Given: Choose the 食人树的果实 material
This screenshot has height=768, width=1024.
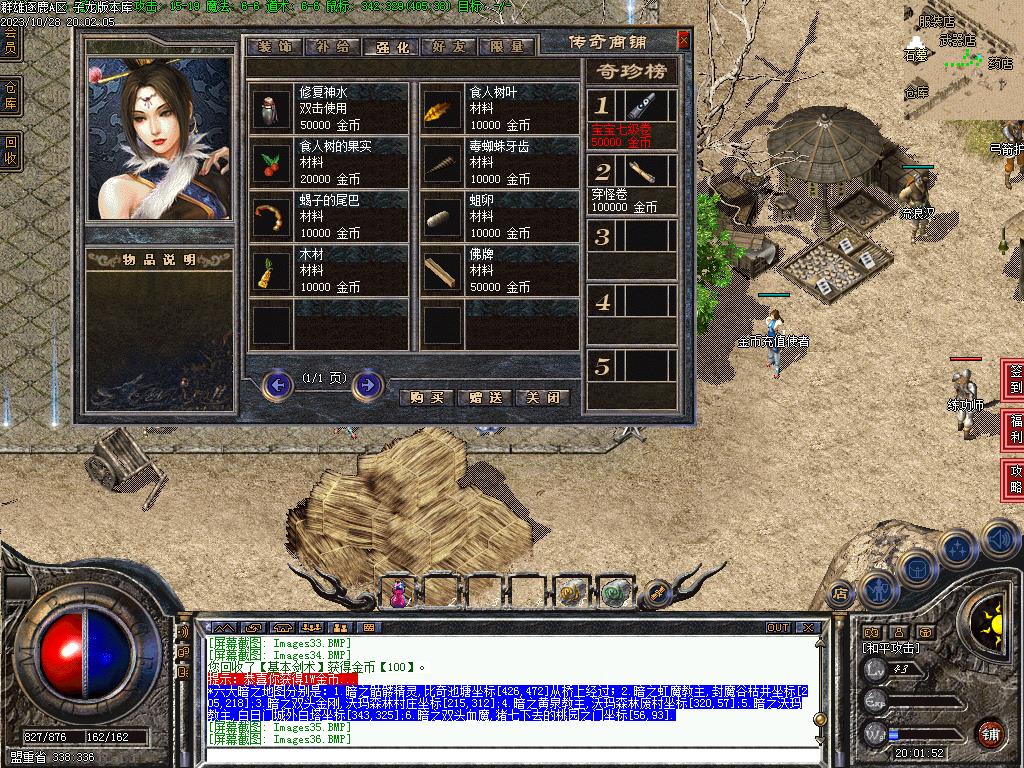Looking at the screenshot, I should tap(330, 162).
